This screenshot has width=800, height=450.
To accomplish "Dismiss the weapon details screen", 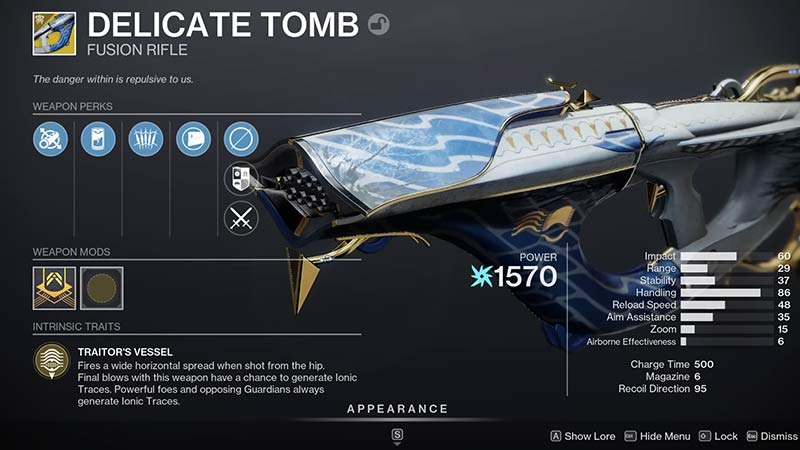I will pos(770,436).
